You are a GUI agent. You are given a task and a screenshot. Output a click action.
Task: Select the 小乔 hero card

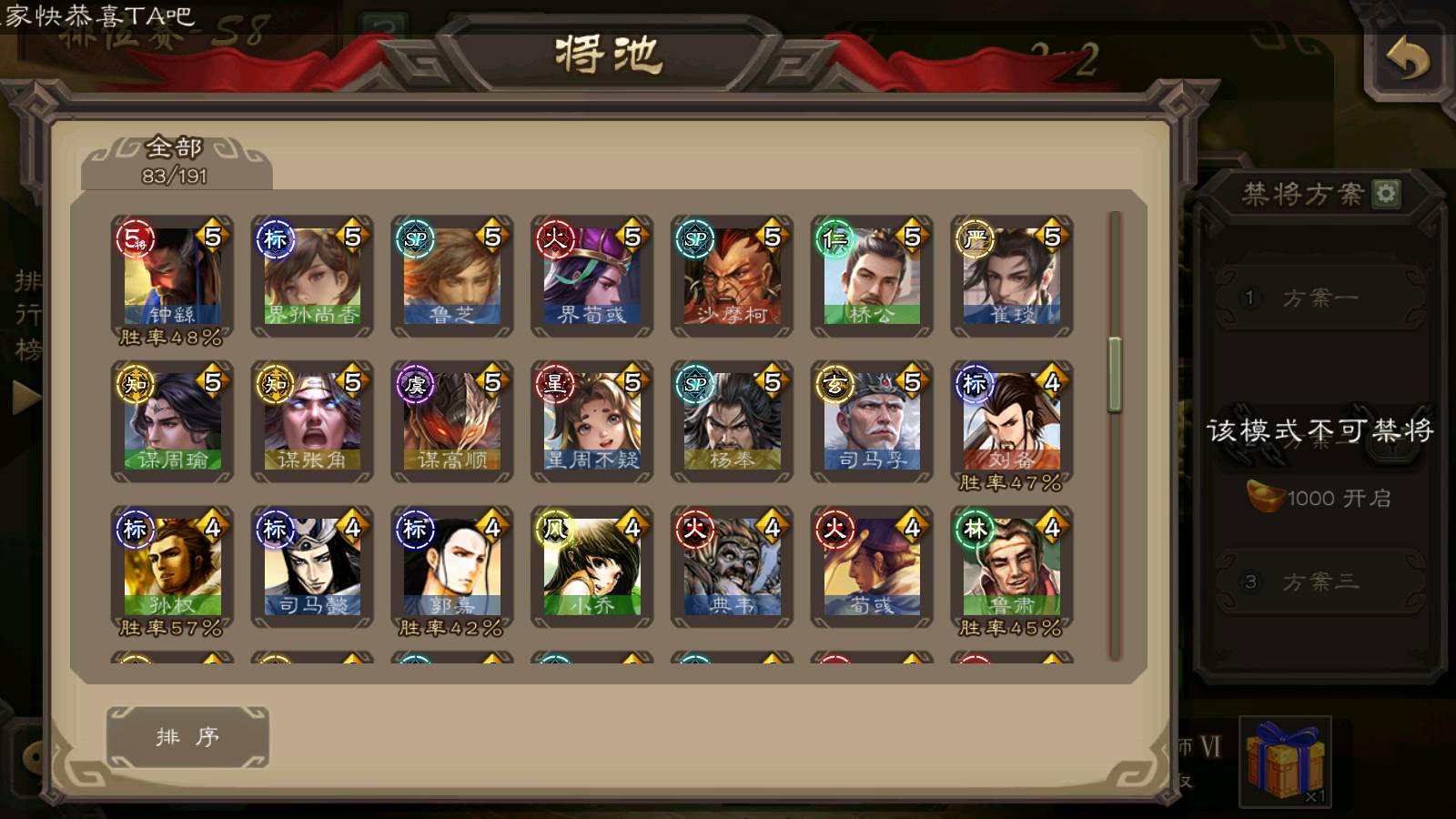pos(591,567)
